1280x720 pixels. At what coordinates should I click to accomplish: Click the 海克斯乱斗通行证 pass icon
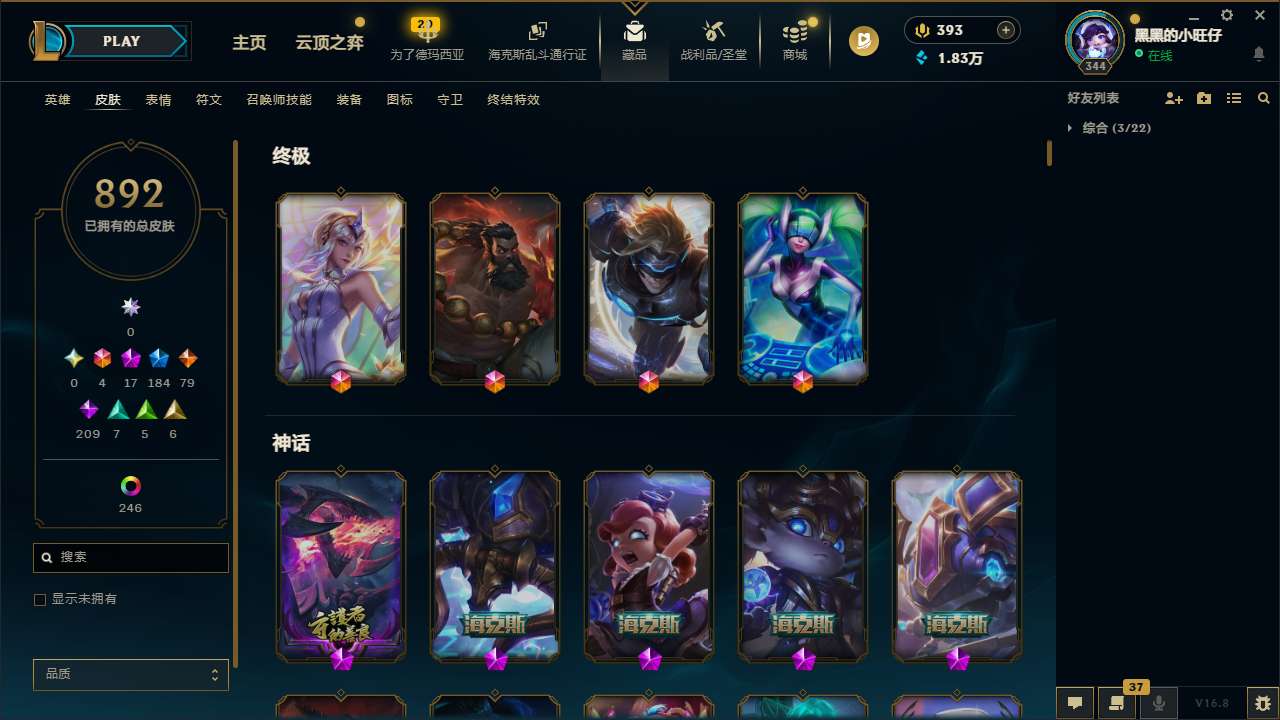coord(537,38)
